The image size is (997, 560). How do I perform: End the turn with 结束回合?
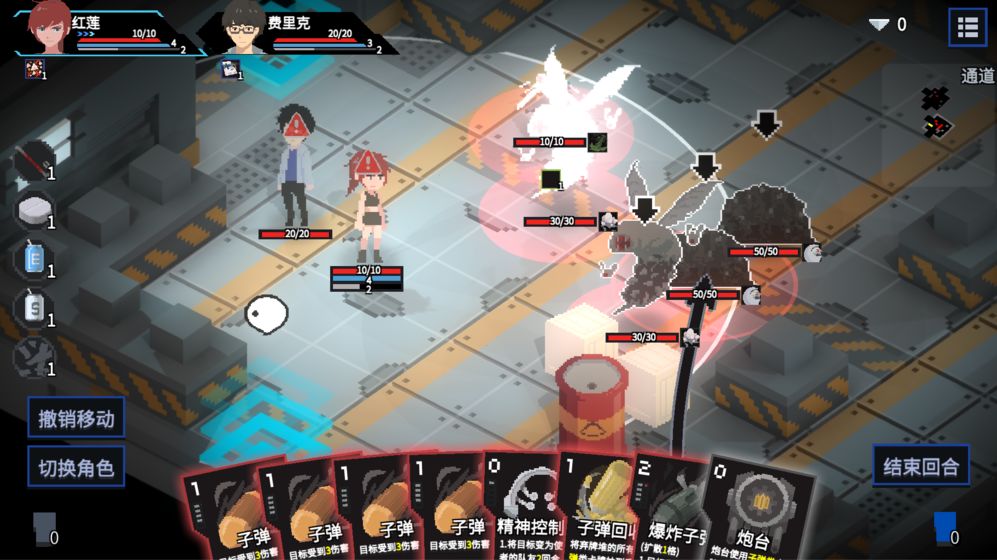coord(921,465)
